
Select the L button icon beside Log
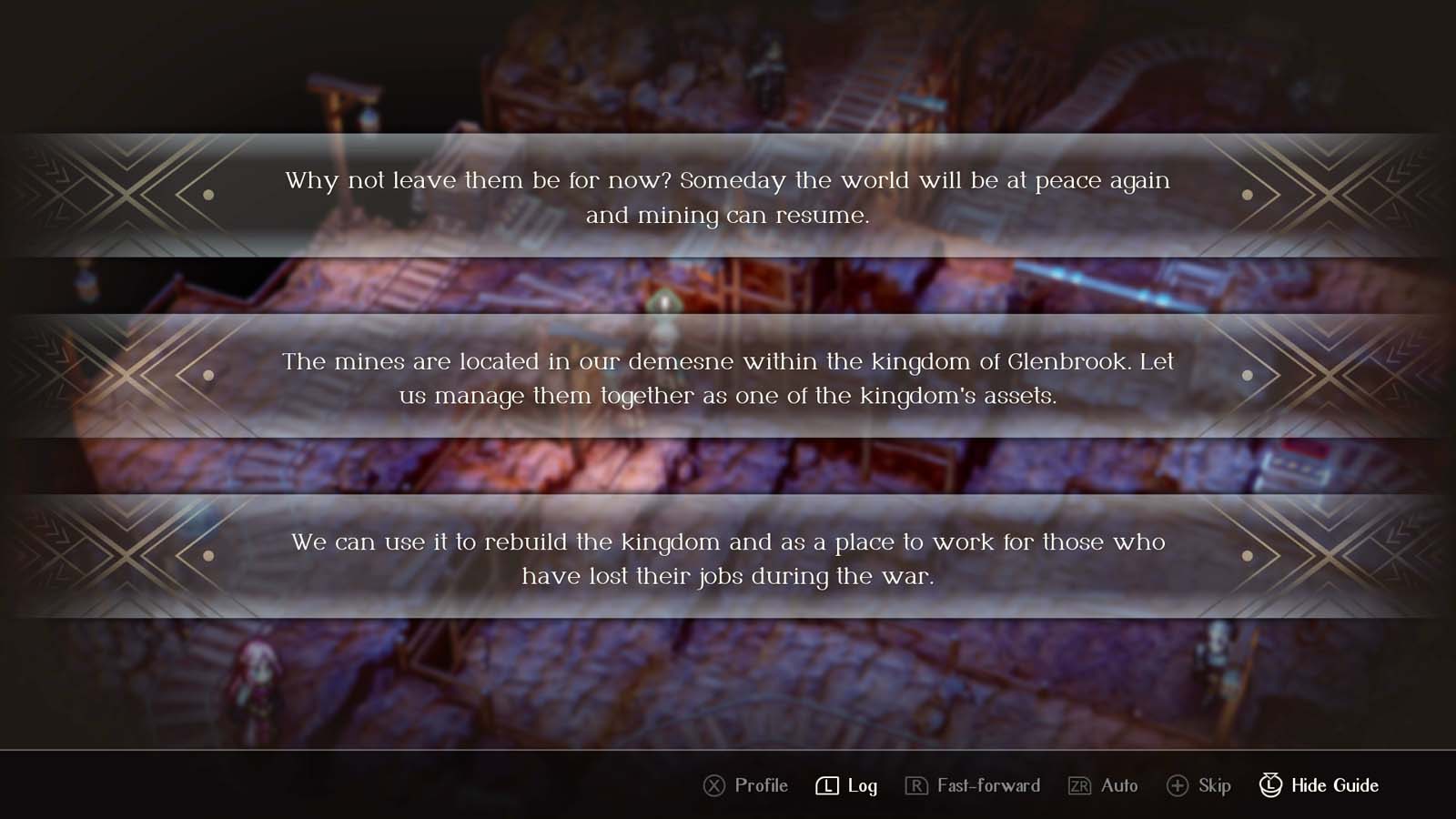[826, 784]
